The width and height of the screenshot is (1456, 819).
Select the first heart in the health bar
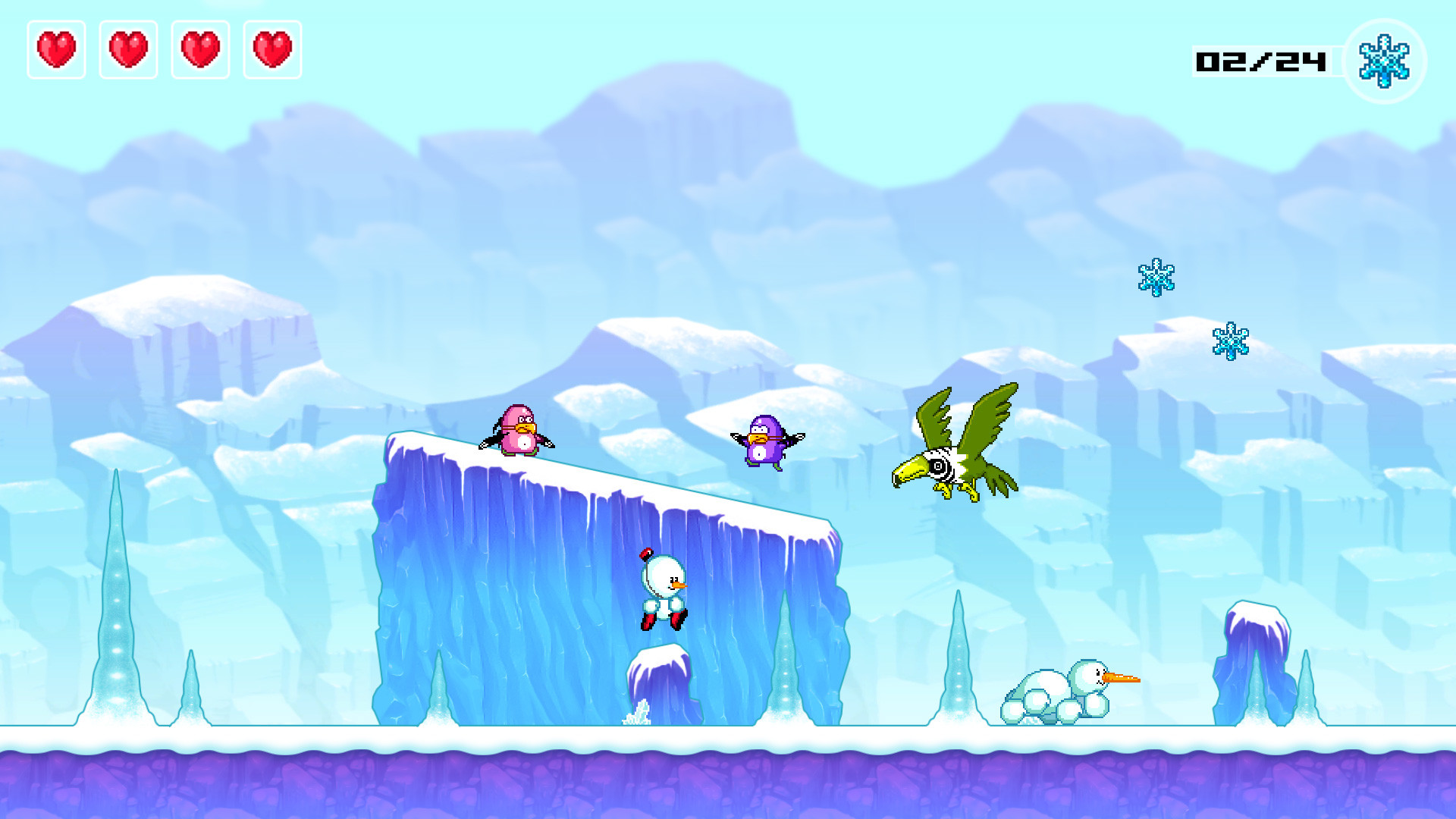tap(56, 50)
